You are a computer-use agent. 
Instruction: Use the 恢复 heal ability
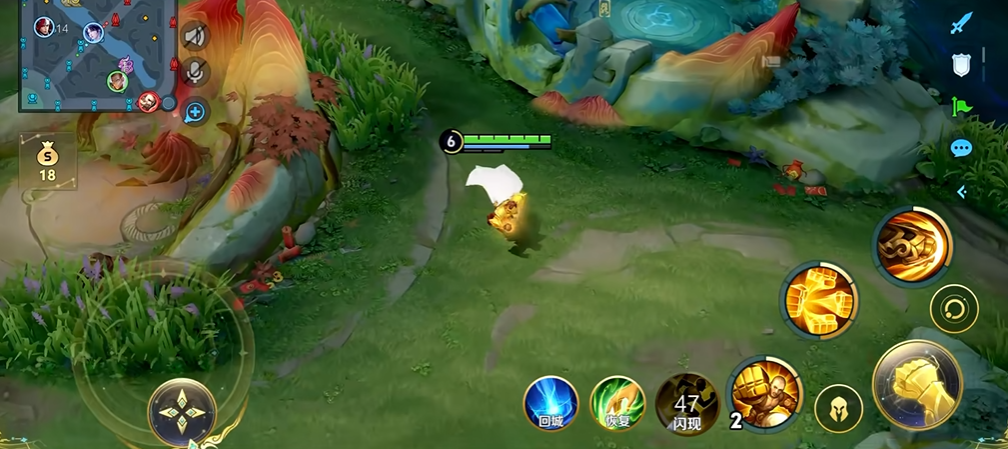coord(617,404)
